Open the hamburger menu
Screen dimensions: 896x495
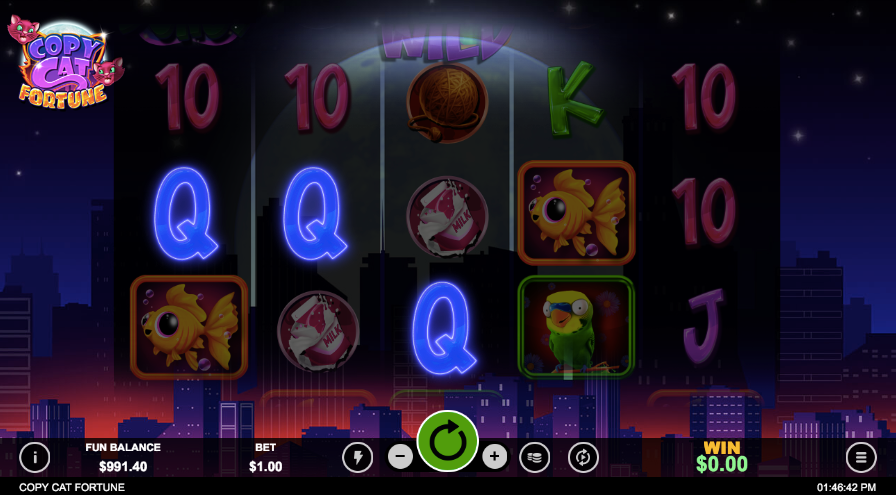tap(860, 457)
